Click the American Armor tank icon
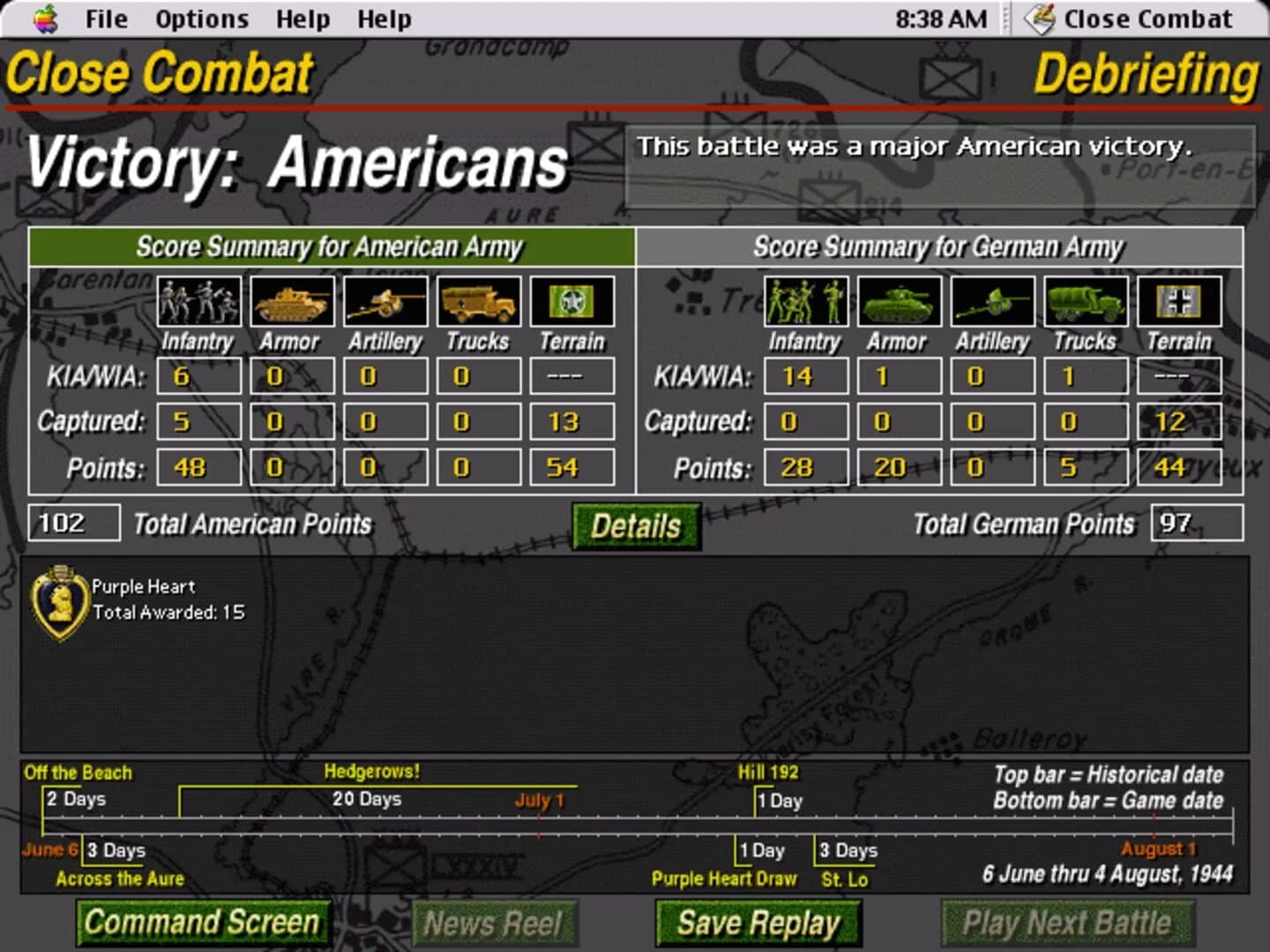 [292, 301]
